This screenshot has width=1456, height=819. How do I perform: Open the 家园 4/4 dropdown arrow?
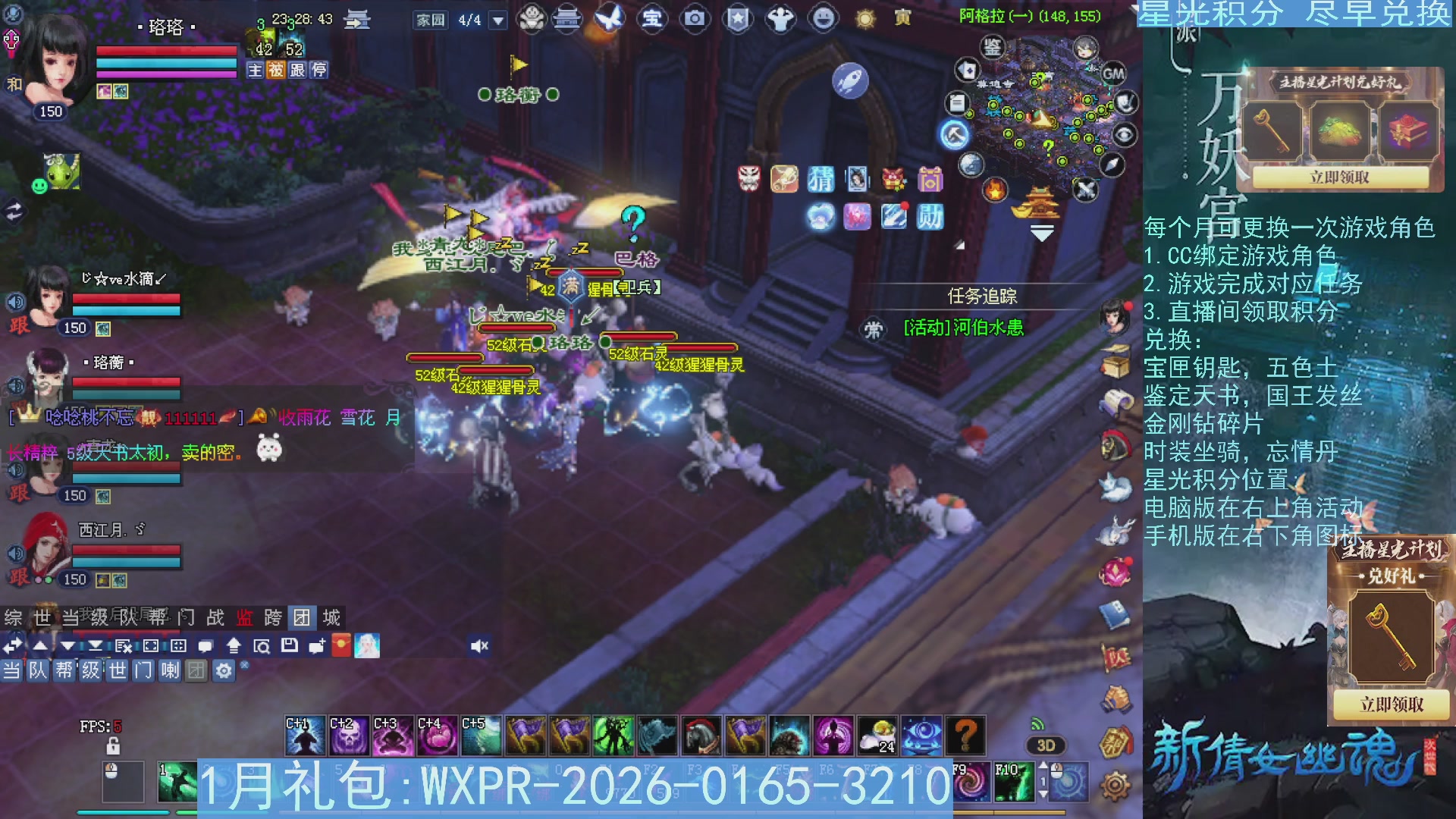[x=497, y=19]
